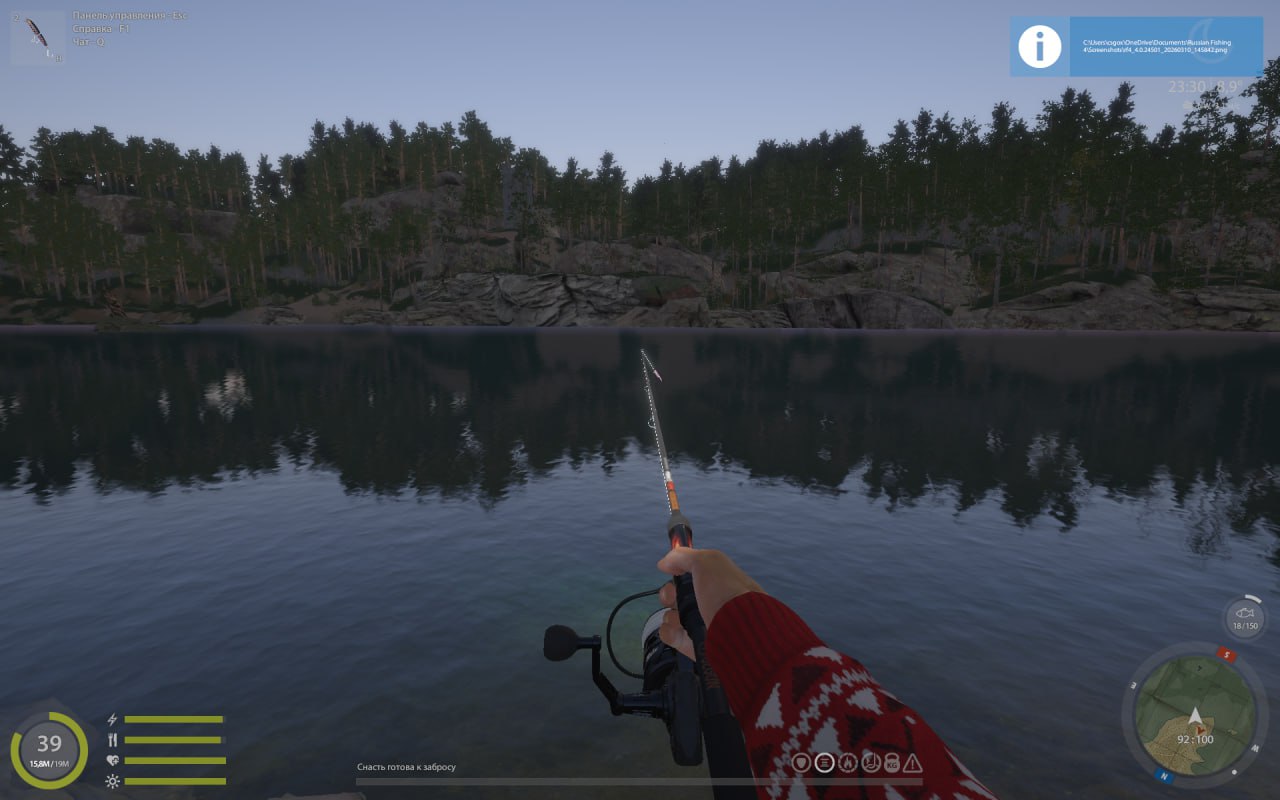Click the level 39 experience ring
Viewport: 1280px width, 800px height.
coord(49,749)
